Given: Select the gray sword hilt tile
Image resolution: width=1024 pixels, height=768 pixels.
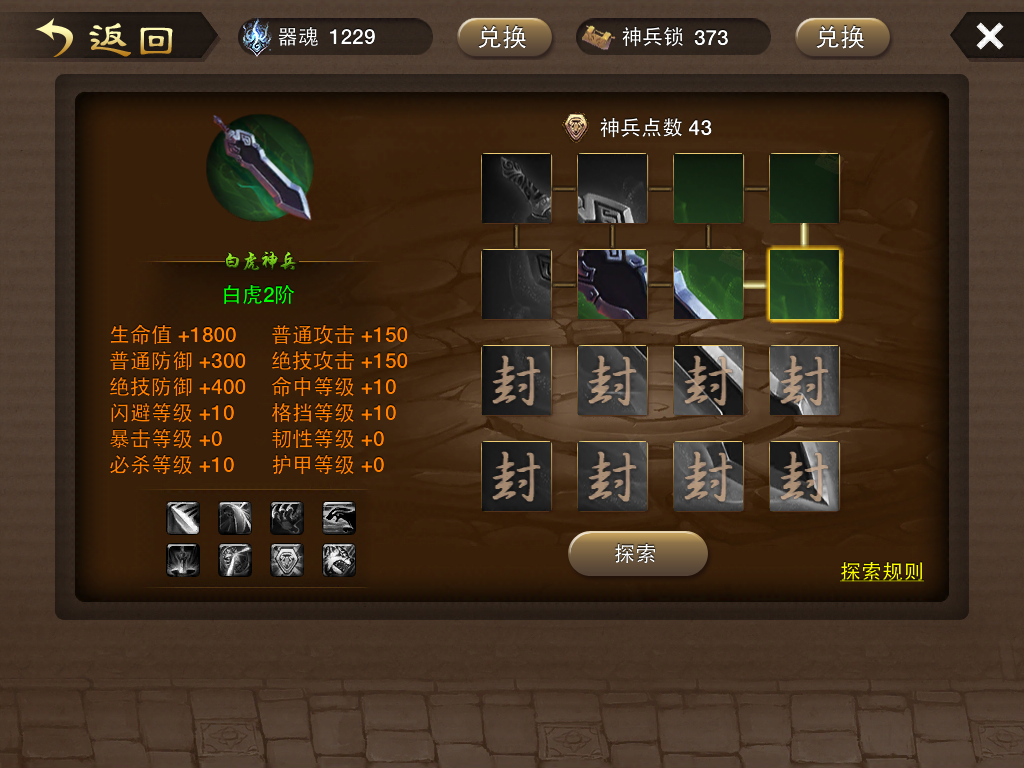Looking at the screenshot, I should tap(516, 189).
